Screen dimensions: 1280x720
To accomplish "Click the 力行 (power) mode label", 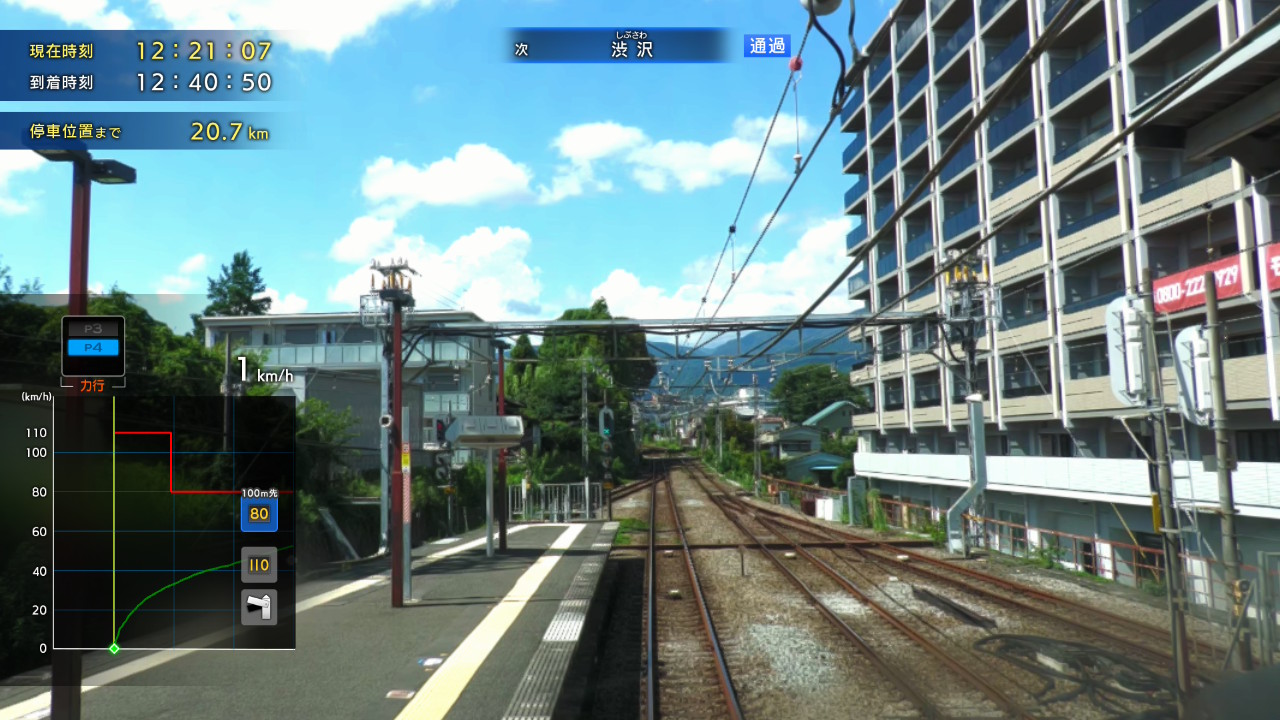I will pos(91,382).
